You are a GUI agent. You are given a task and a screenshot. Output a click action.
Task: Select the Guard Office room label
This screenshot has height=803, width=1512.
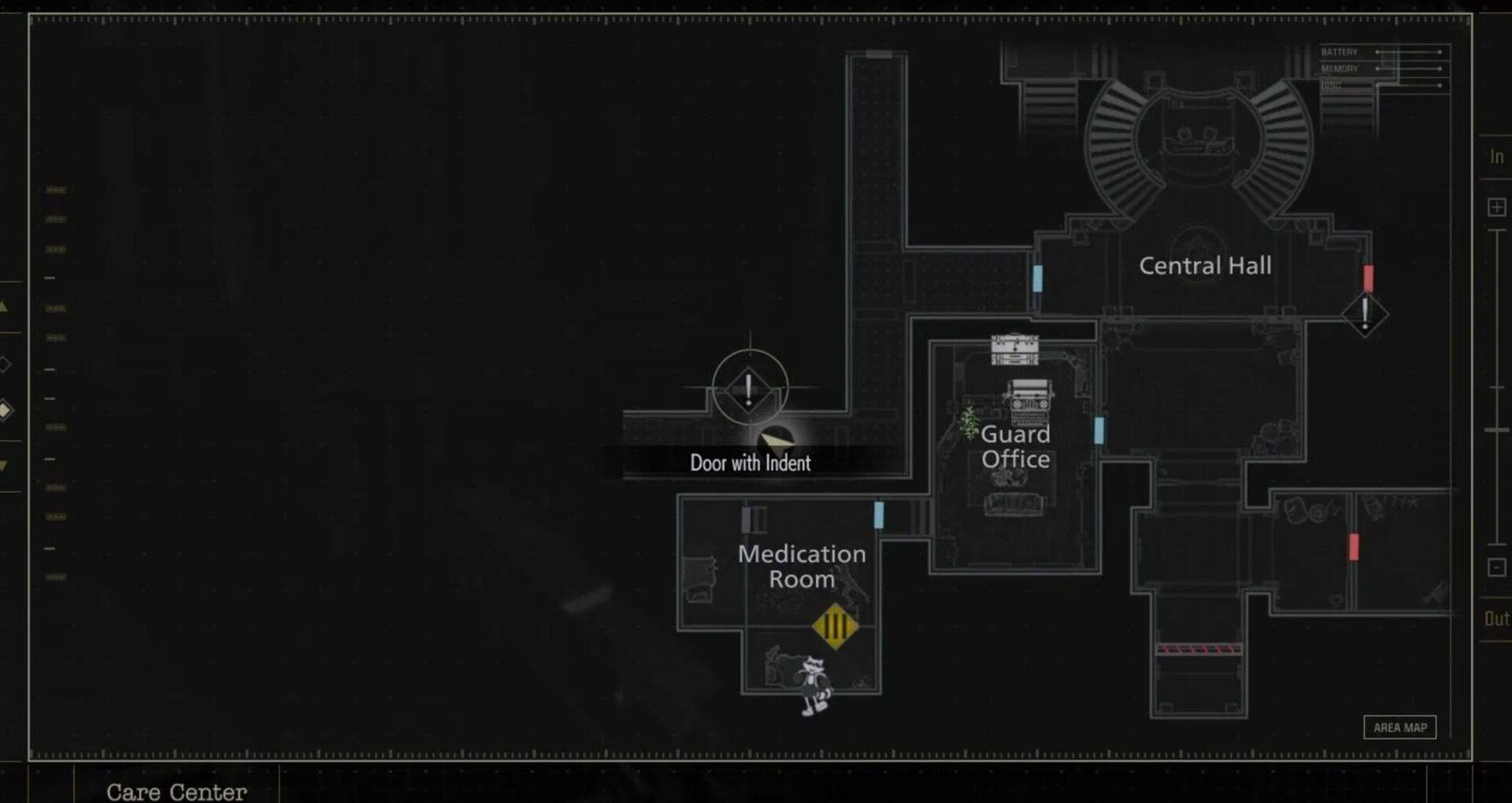[x=1015, y=446]
